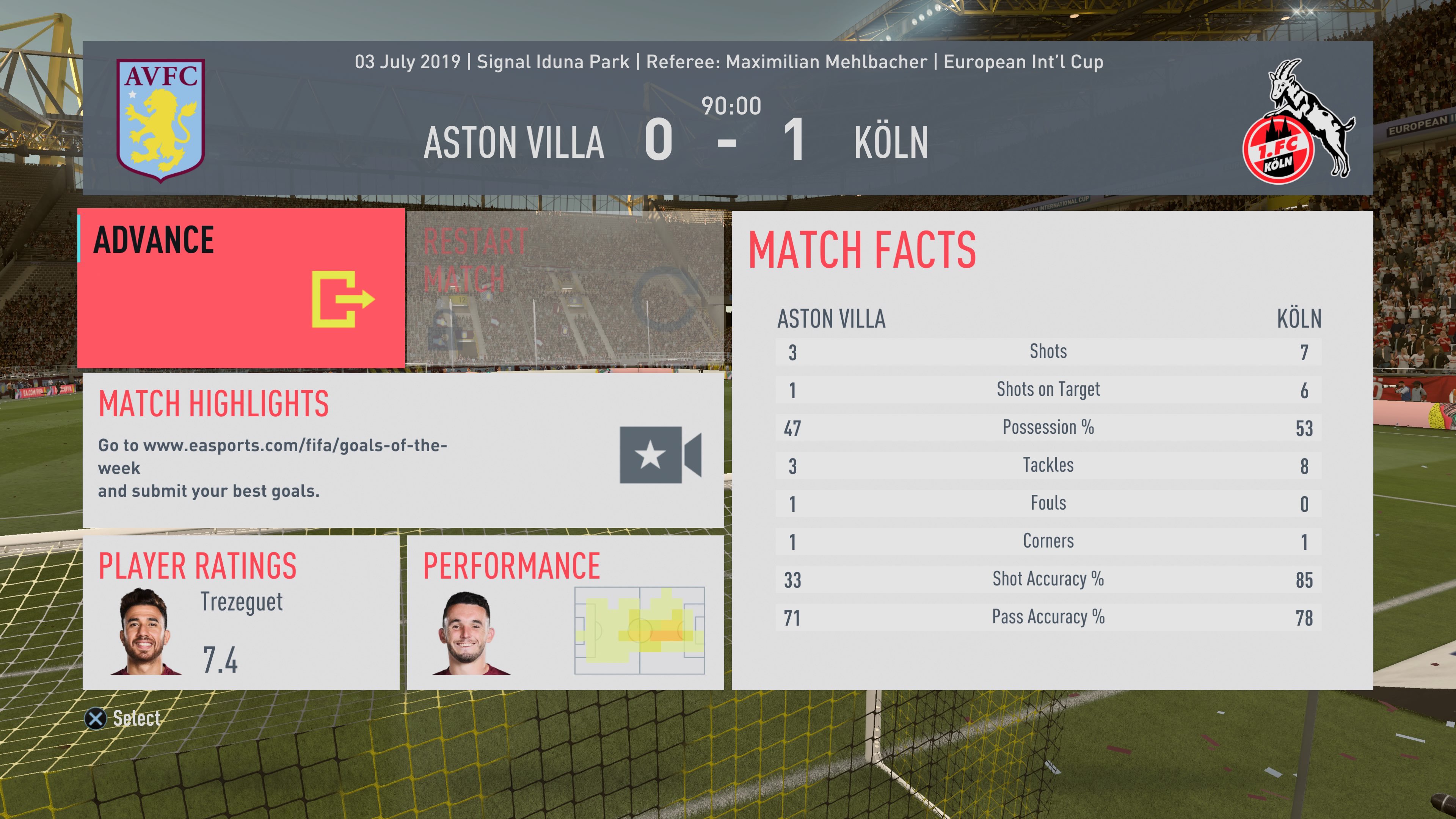The height and width of the screenshot is (819, 1456).
Task: Open the Performance heat map tile
Action: pyautogui.click(x=565, y=613)
